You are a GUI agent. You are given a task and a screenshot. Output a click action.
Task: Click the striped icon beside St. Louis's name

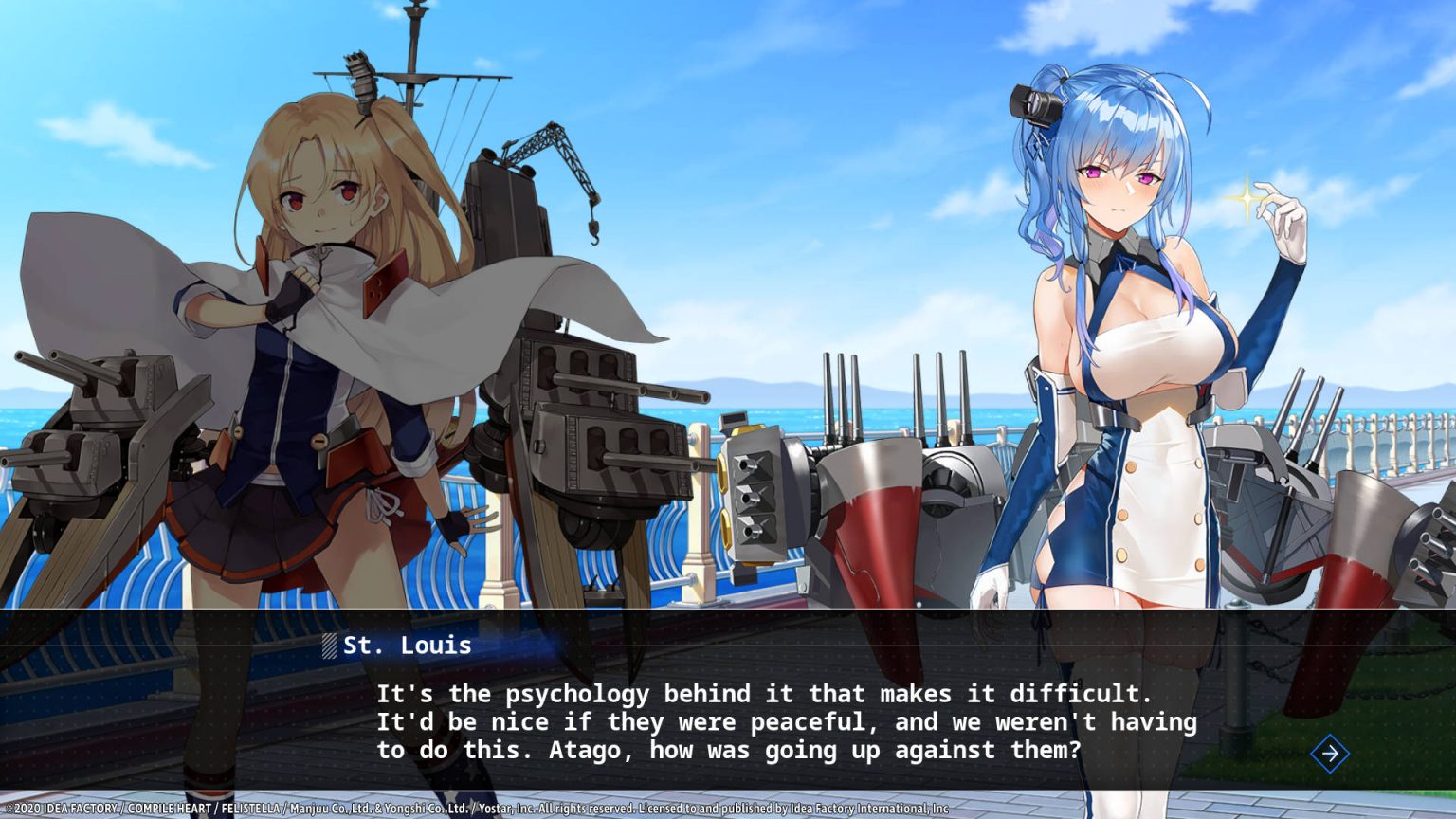[331, 646]
